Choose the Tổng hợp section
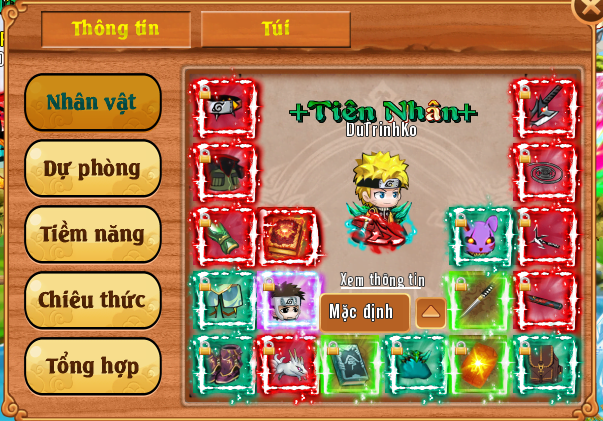 [92, 366]
